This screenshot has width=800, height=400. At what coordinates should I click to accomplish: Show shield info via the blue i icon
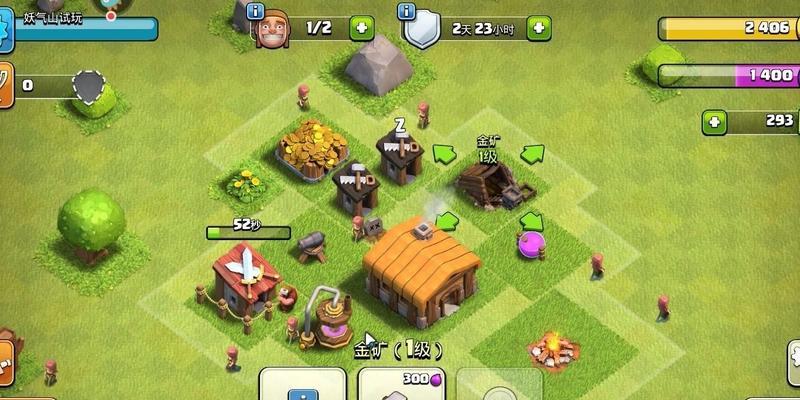point(406,12)
